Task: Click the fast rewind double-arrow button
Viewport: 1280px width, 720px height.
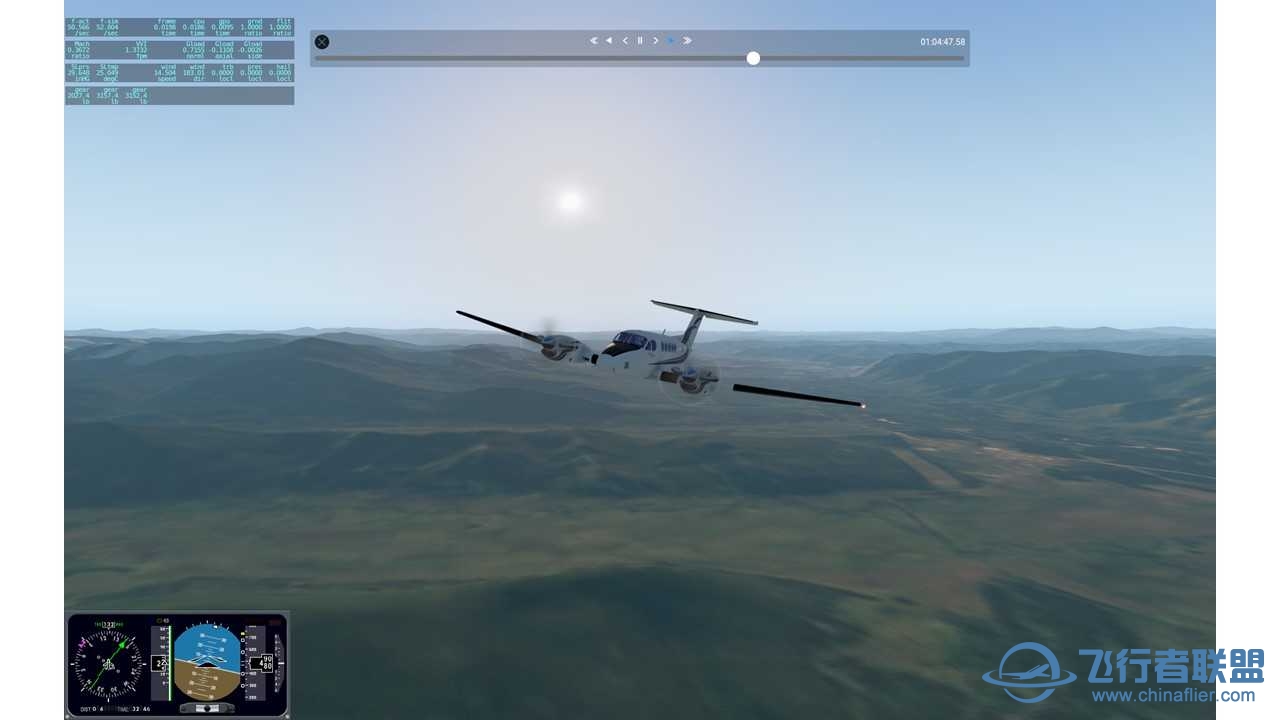Action: pyautogui.click(x=593, y=41)
